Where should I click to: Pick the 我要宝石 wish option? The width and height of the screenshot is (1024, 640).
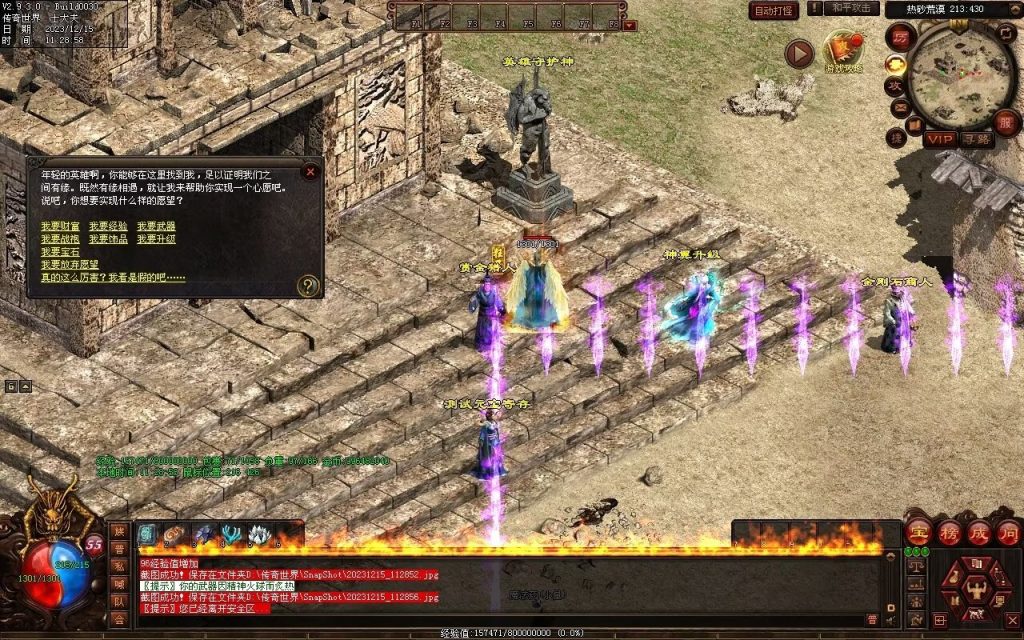[x=60, y=253]
